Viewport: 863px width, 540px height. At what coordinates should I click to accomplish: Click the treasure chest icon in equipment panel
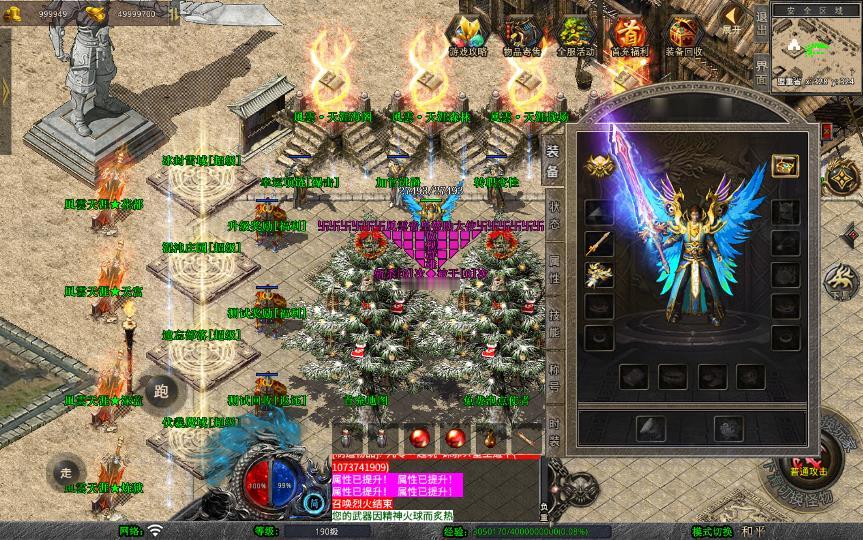point(785,165)
